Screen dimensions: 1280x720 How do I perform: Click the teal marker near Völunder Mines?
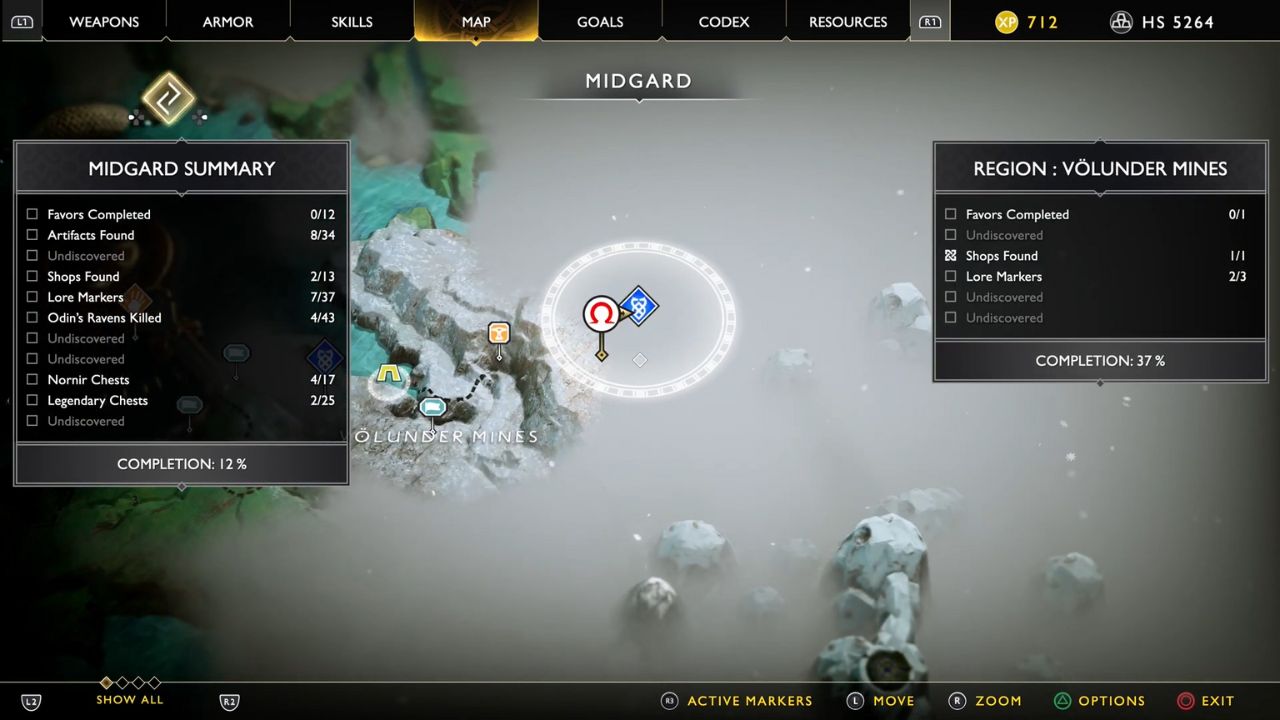click(432, 407)
